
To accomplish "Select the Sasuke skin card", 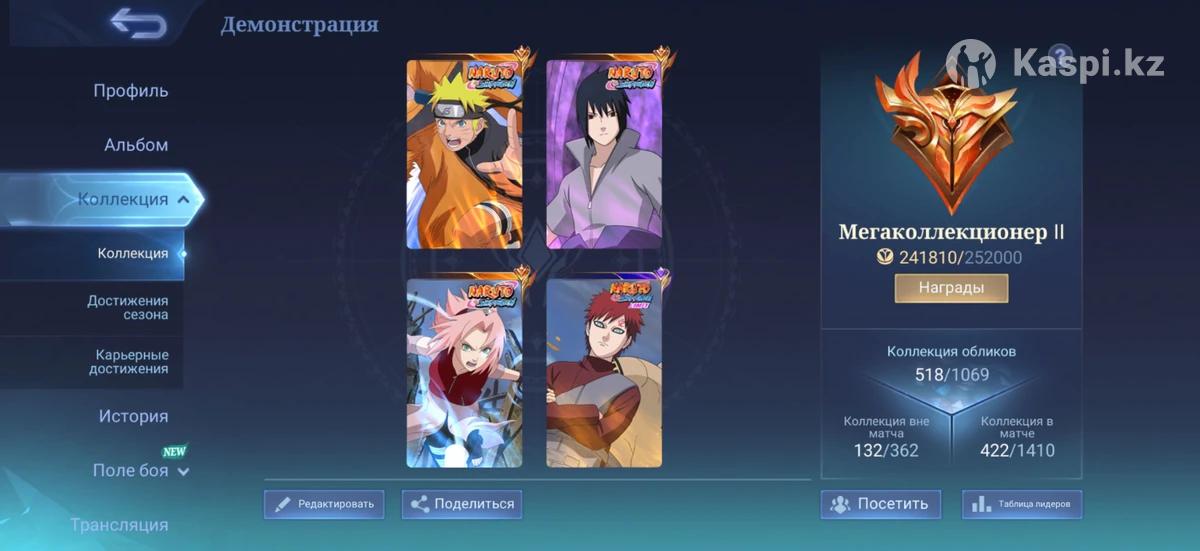I will [604, 154].
